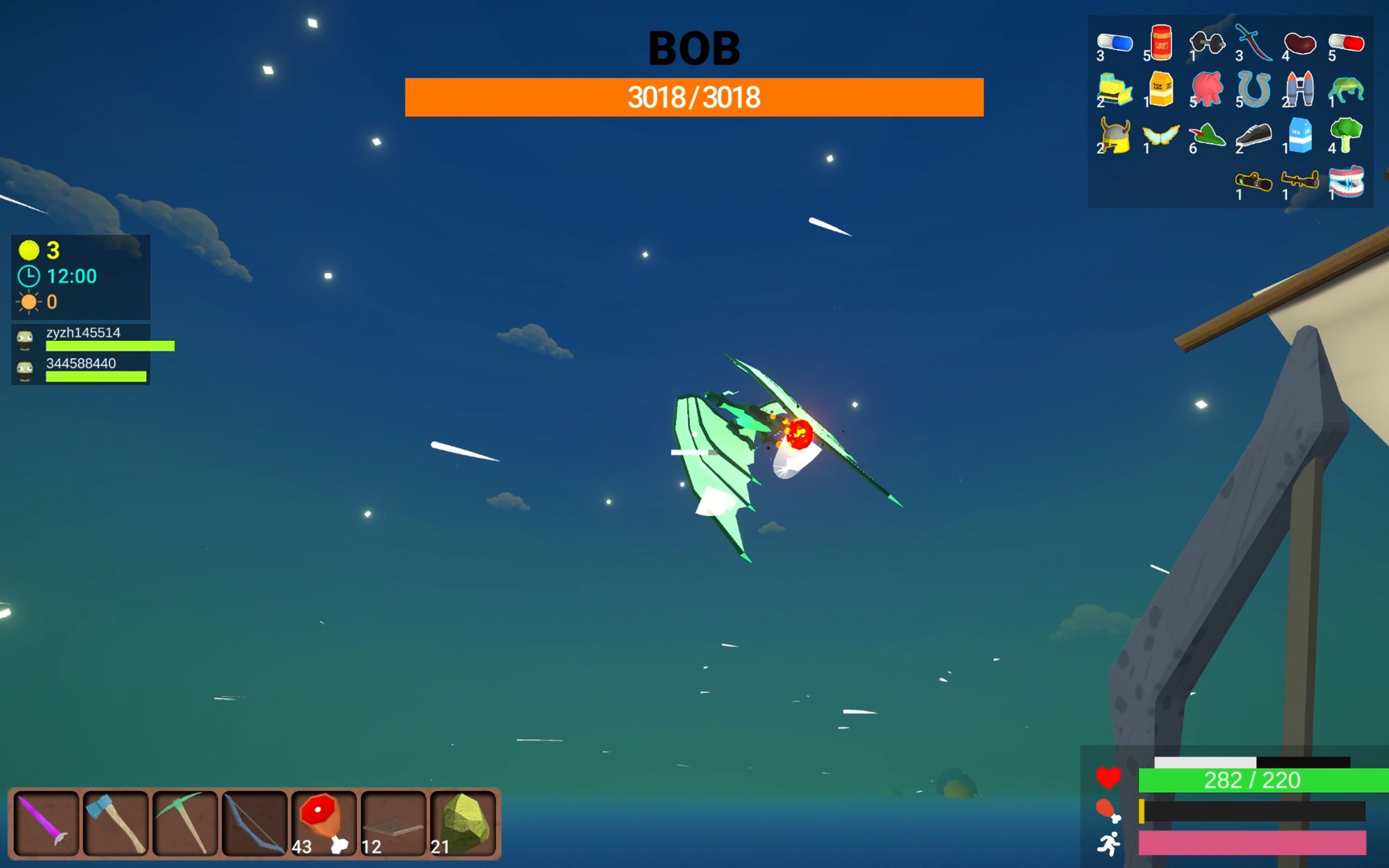Click the red peanut butter jar powerup

pos(1161,43)
